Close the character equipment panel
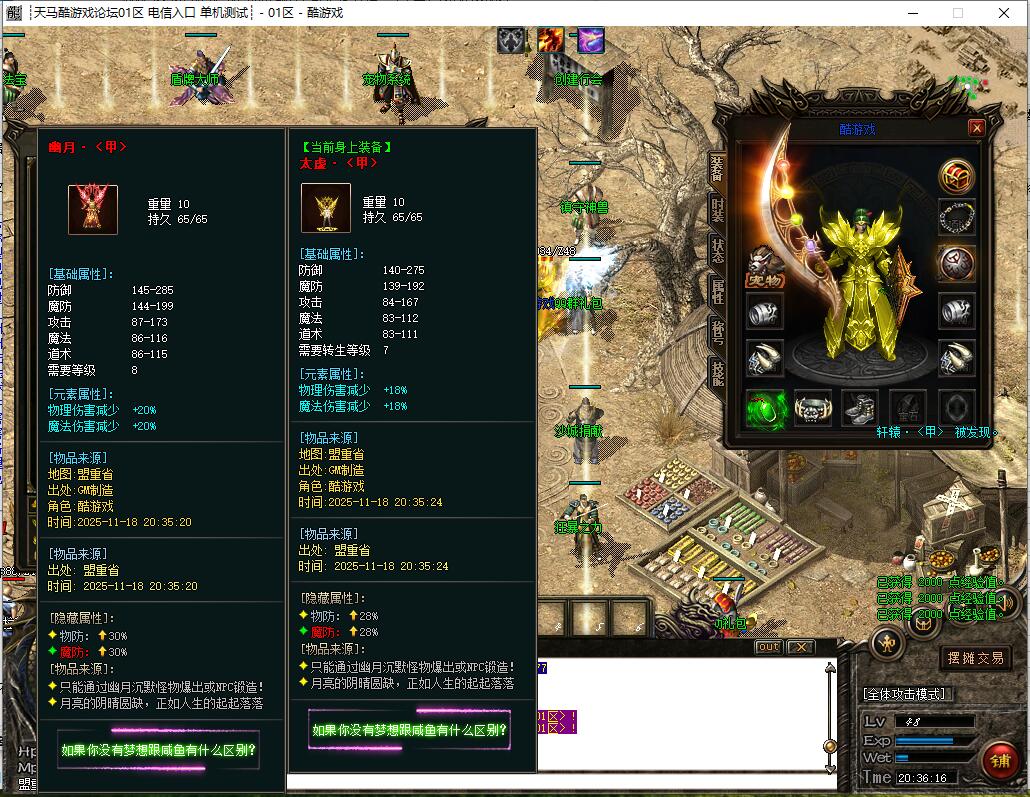 (976, 128)
